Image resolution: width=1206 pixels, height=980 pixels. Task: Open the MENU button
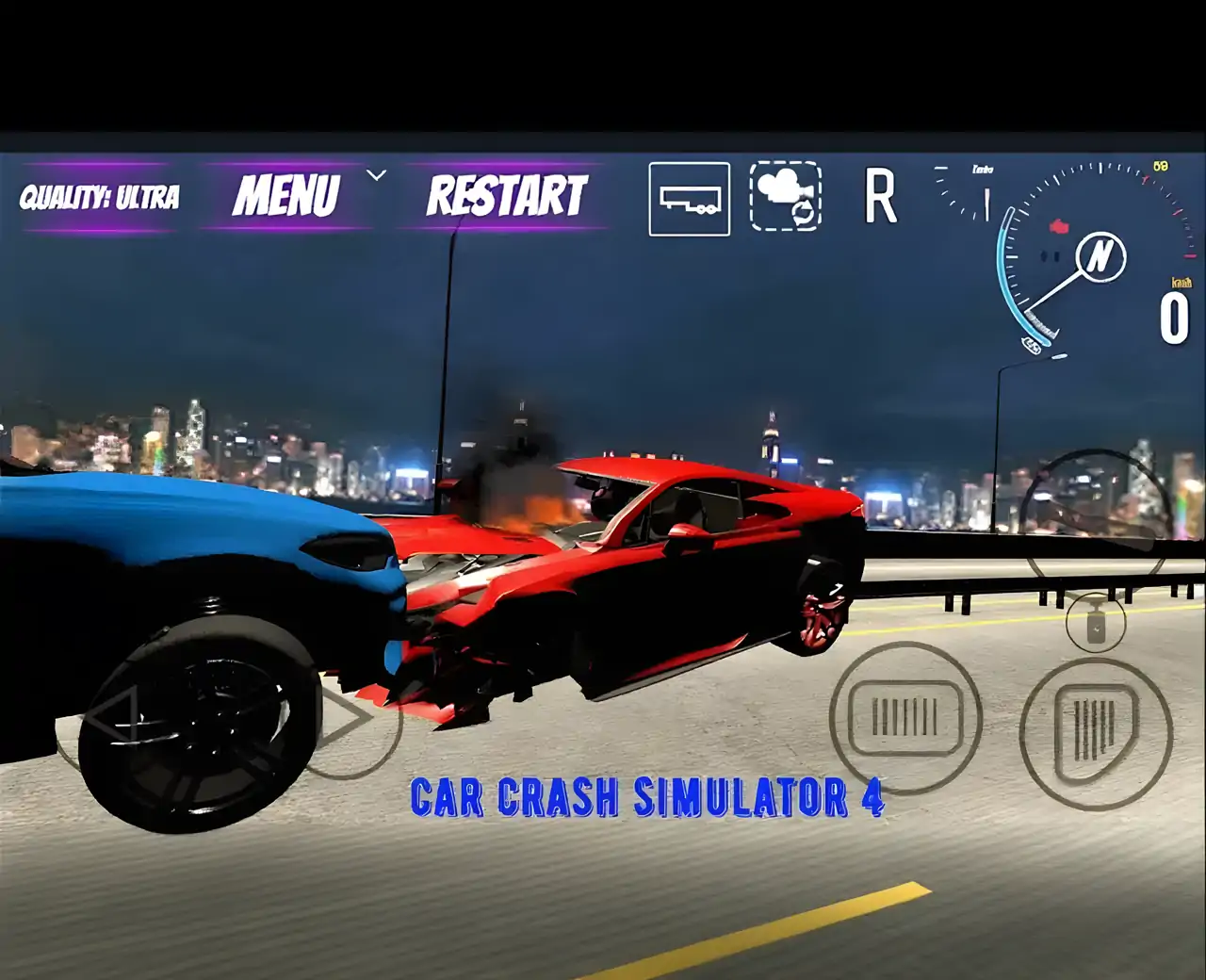click(x=285, y=196)
